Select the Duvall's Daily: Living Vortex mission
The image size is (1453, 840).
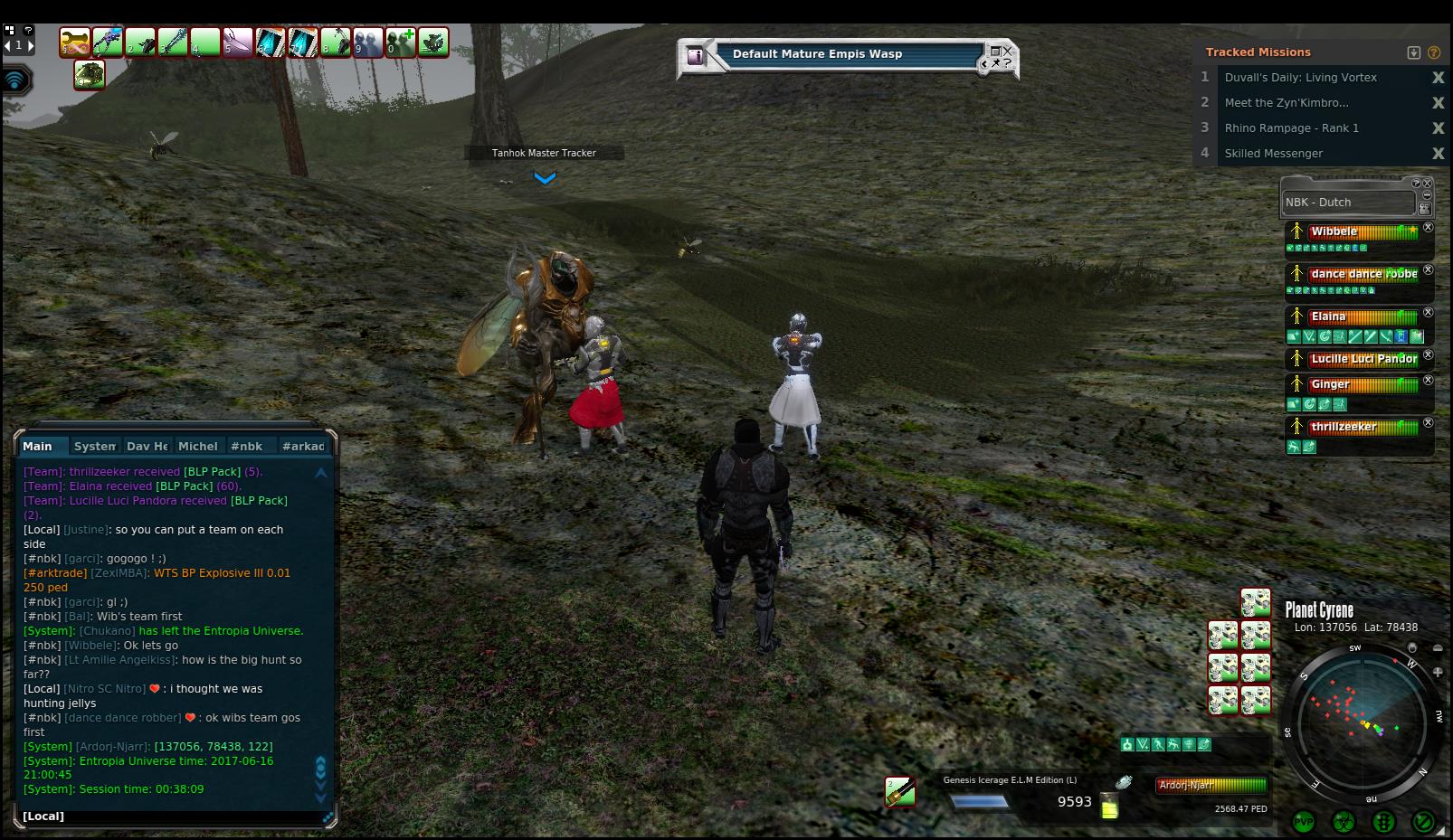[x=1300, y=78]
